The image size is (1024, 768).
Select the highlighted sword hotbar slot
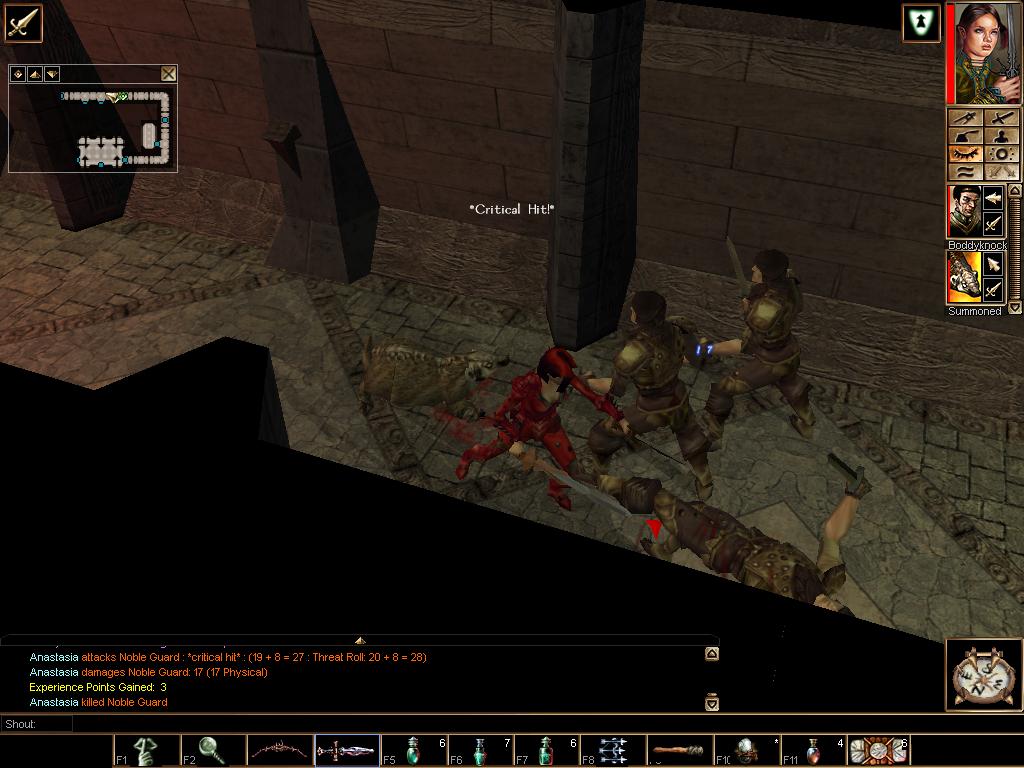point(347,750)
